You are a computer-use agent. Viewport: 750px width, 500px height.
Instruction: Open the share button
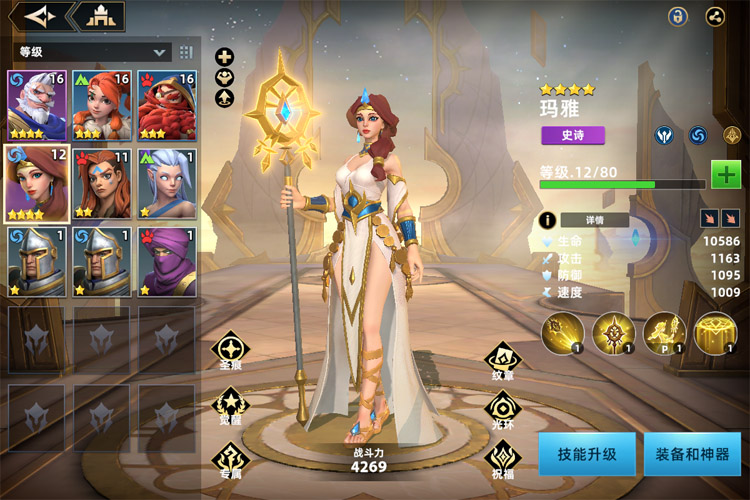click(x=715, y=16)
